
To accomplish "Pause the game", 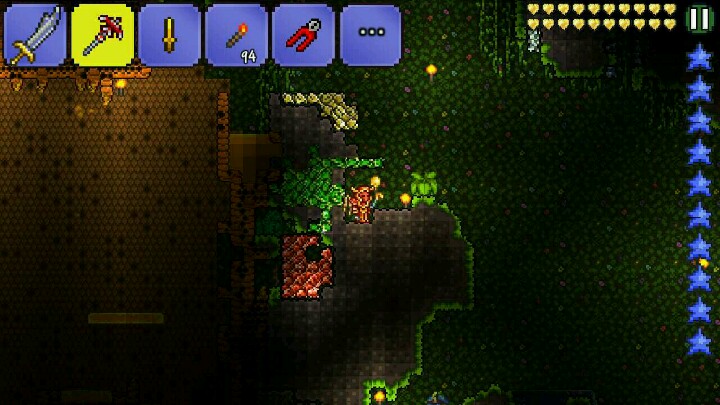I will pyautogui.click(x=700, y=19).
